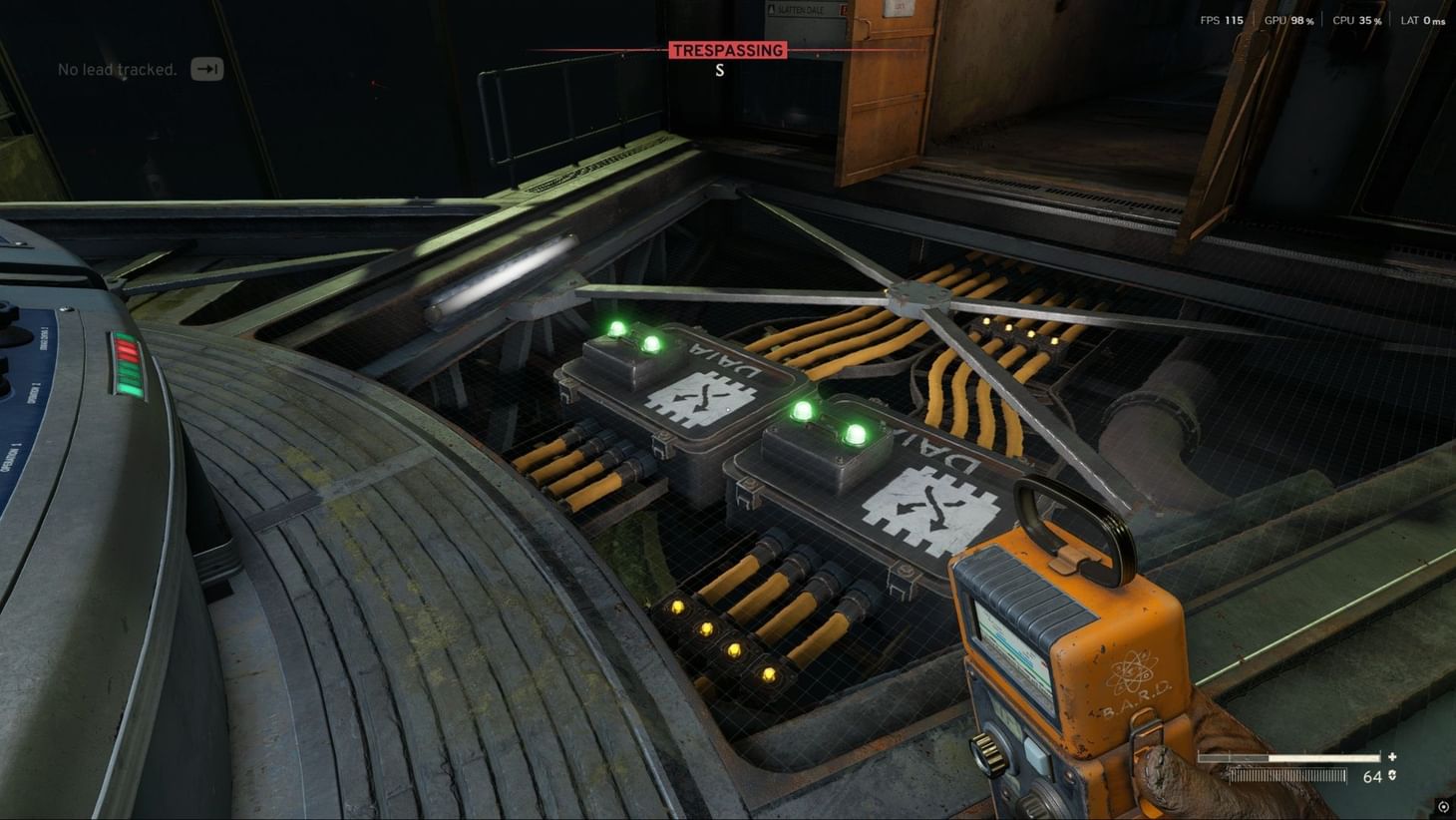Click the ammo-swap arrows icon next to 64
The width and height of the screenshot is (1456, 820).
click(x=1392, y=775)
